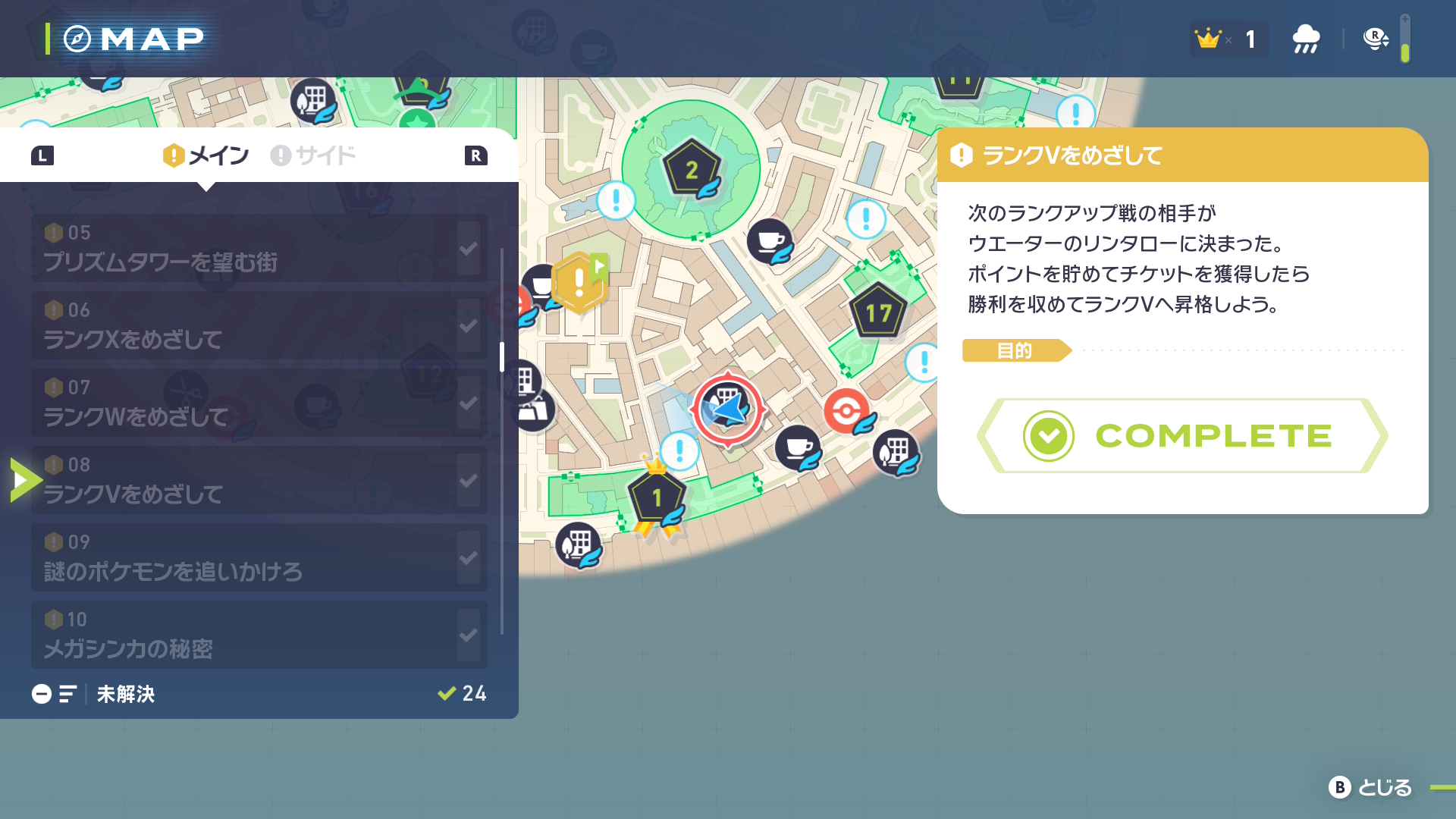Screen dimensions: 1456x819
Task: Click the building icon with leaf symbol
Action: point(895,453)
